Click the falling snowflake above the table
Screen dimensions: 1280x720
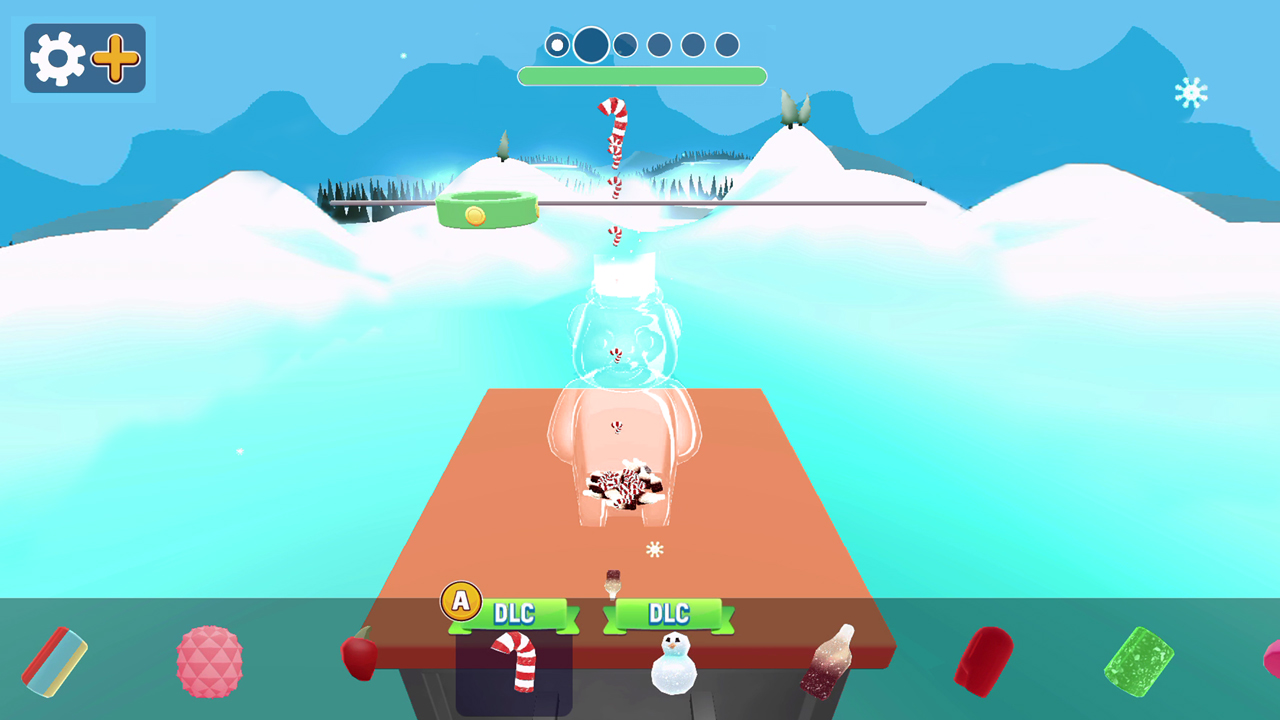[655, 550]
